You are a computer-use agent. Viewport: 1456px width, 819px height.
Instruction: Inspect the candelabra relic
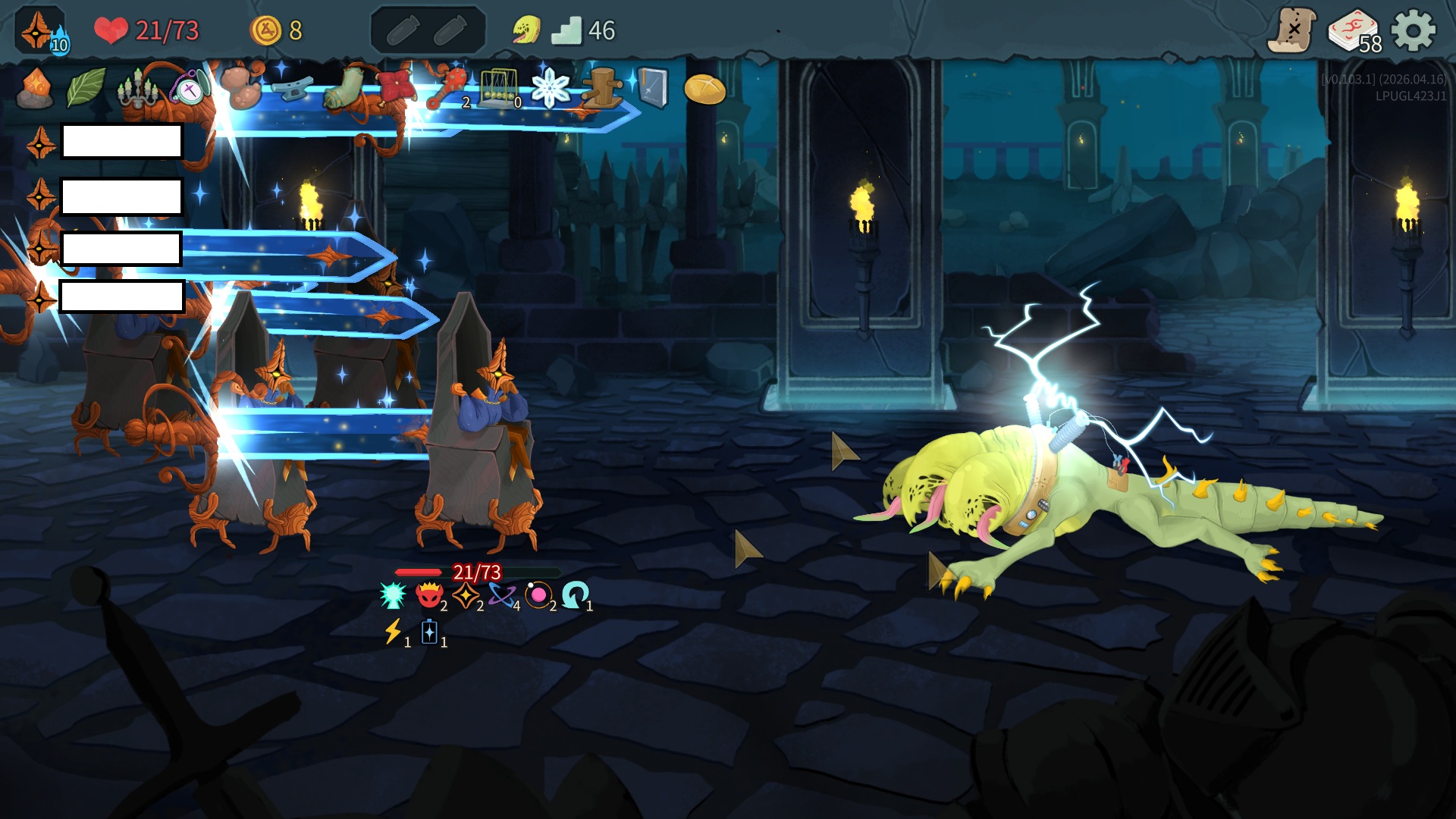coord(137,89)
